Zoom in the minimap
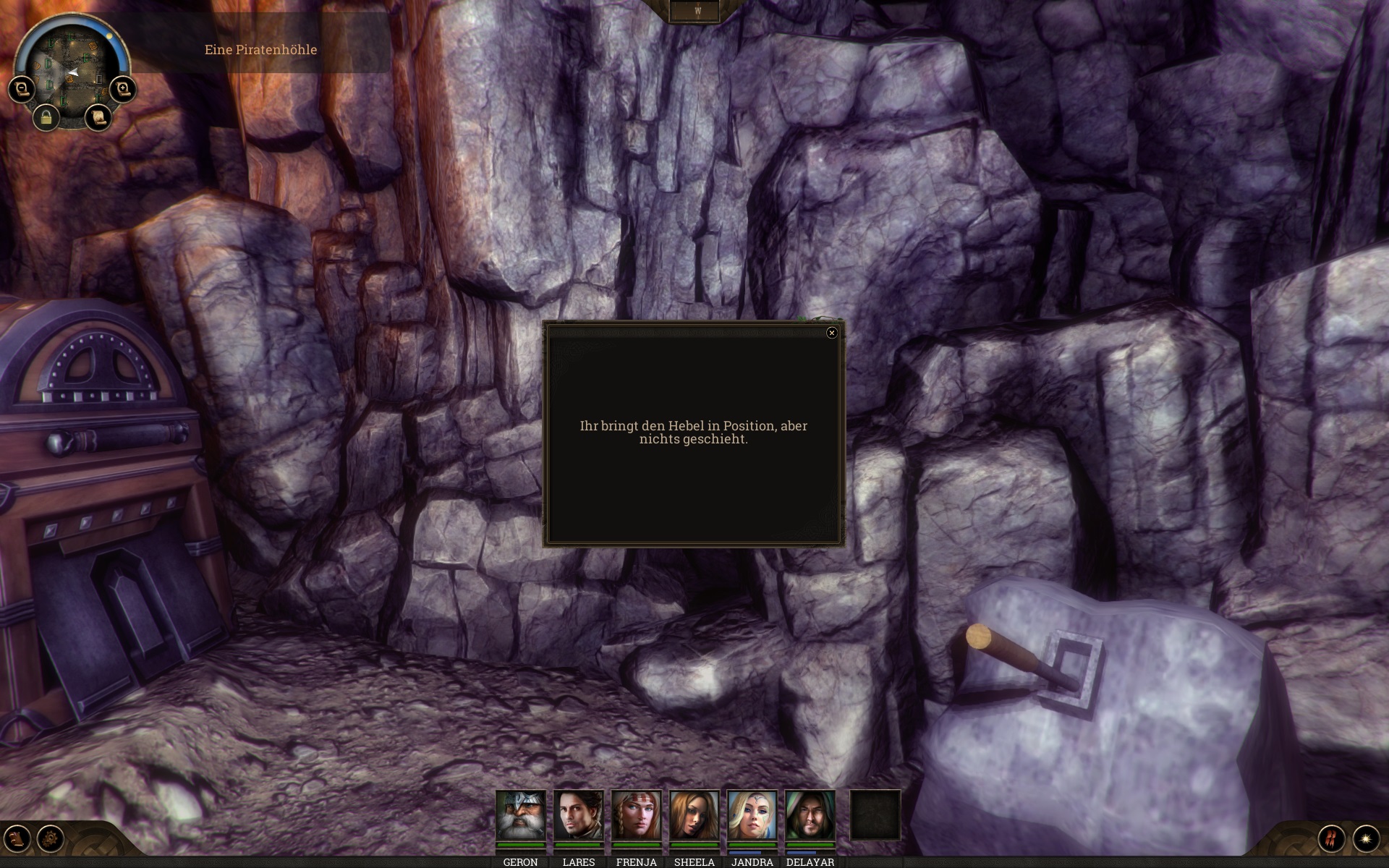 tap(123, 90)
